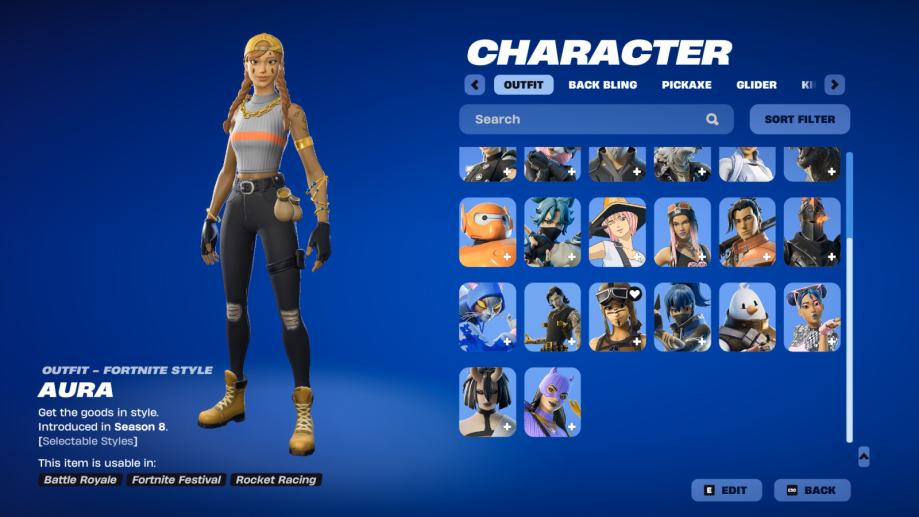Screen dimensions: 919x517
Task: Select the pink-haired outfit with orange hat
Action: 617,232
